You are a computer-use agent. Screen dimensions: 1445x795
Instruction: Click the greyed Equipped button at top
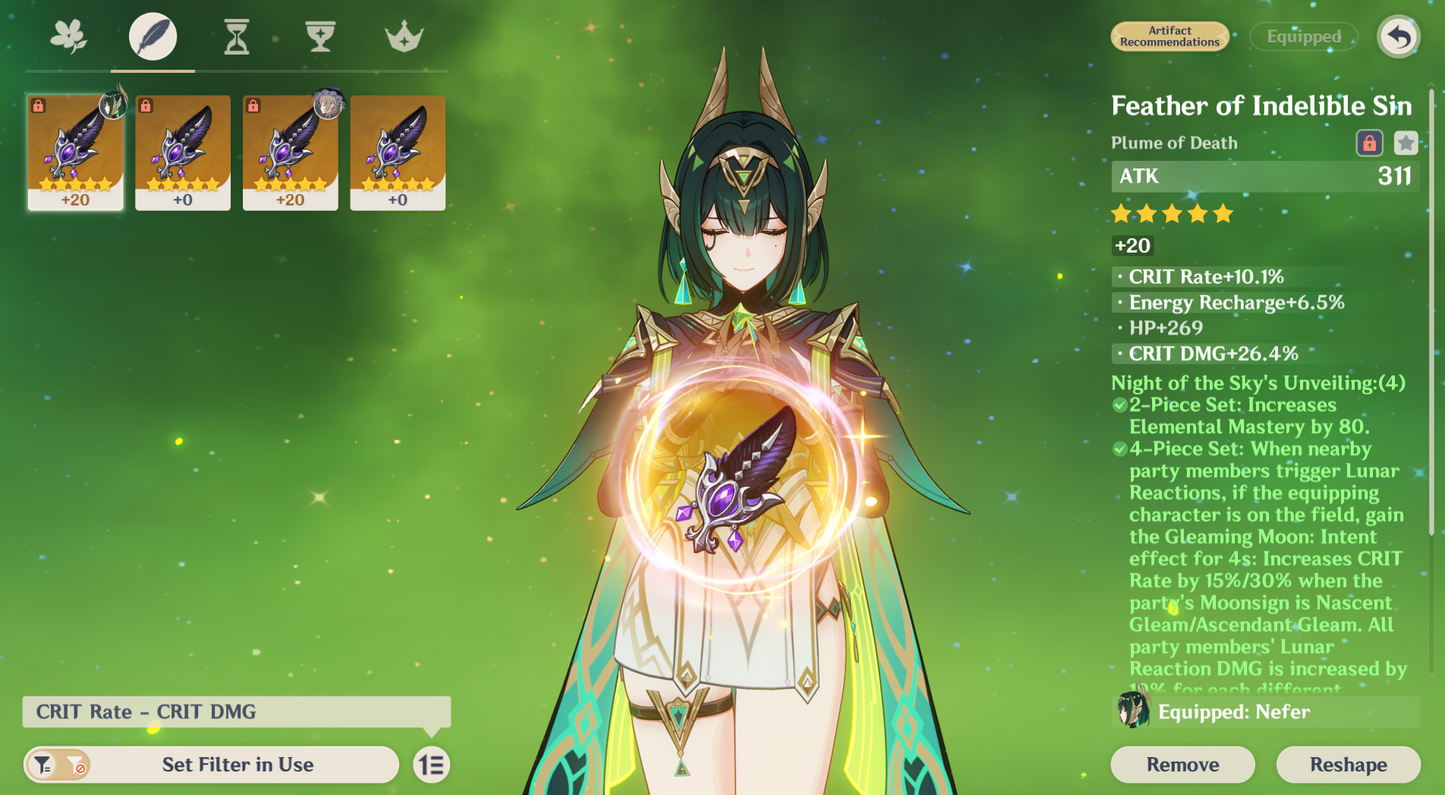[1303, 36]
